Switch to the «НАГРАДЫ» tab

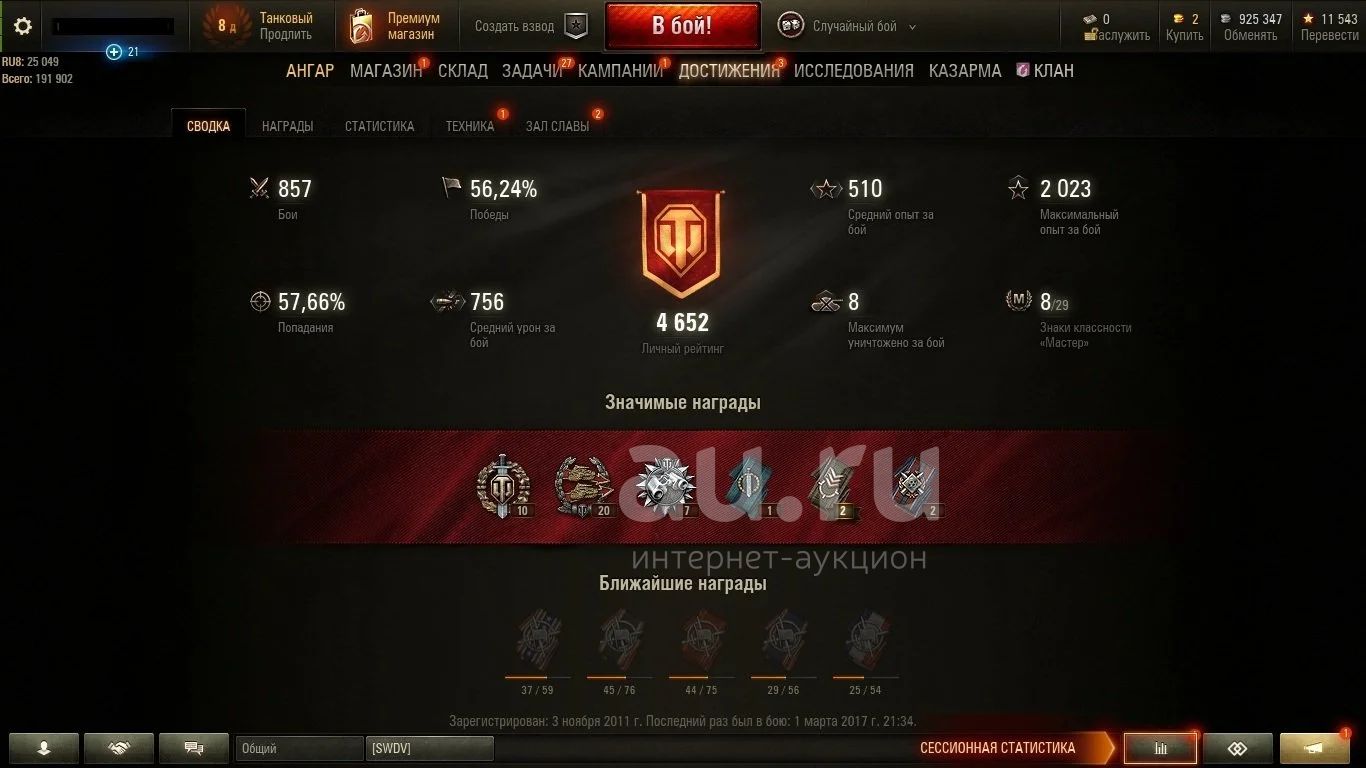(287, 126)
